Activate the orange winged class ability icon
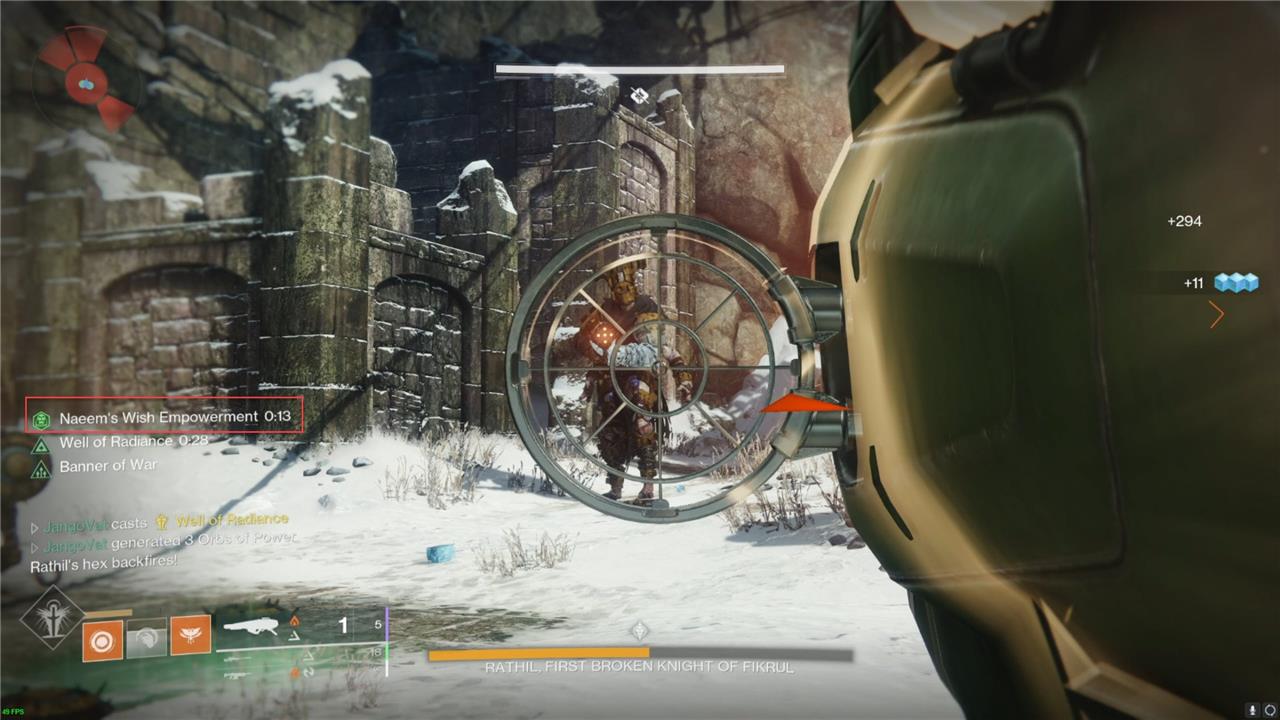The height and width of the screenshot is (720, 1280). (190, 638)
